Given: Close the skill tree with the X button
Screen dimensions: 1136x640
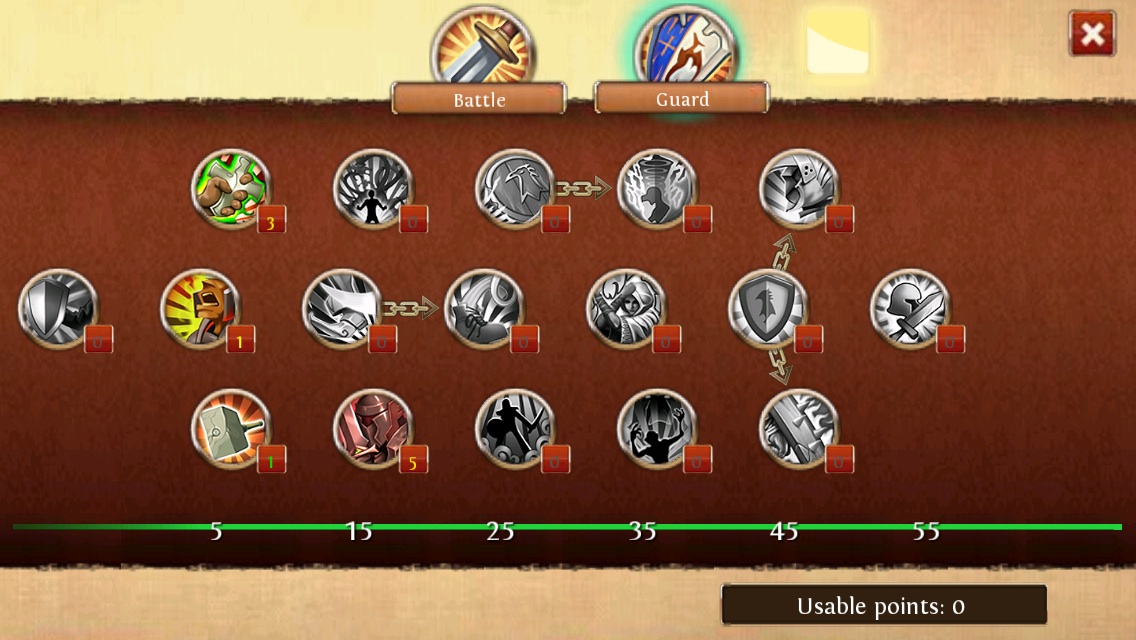Looking at the screenshot, I should pyautogui.click(x=1091, y=34).
